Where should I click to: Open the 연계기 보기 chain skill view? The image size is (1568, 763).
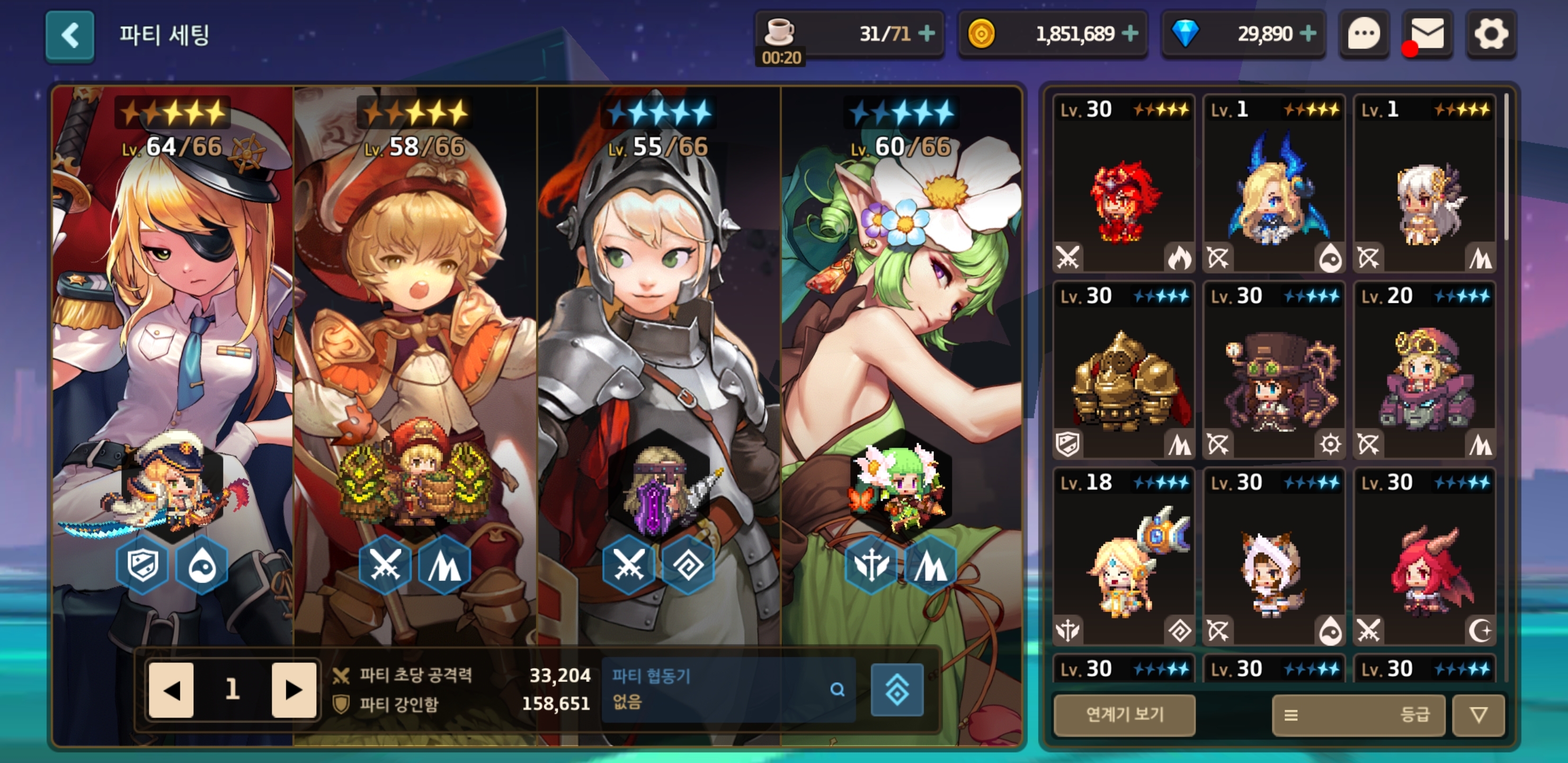[1124, 714]
